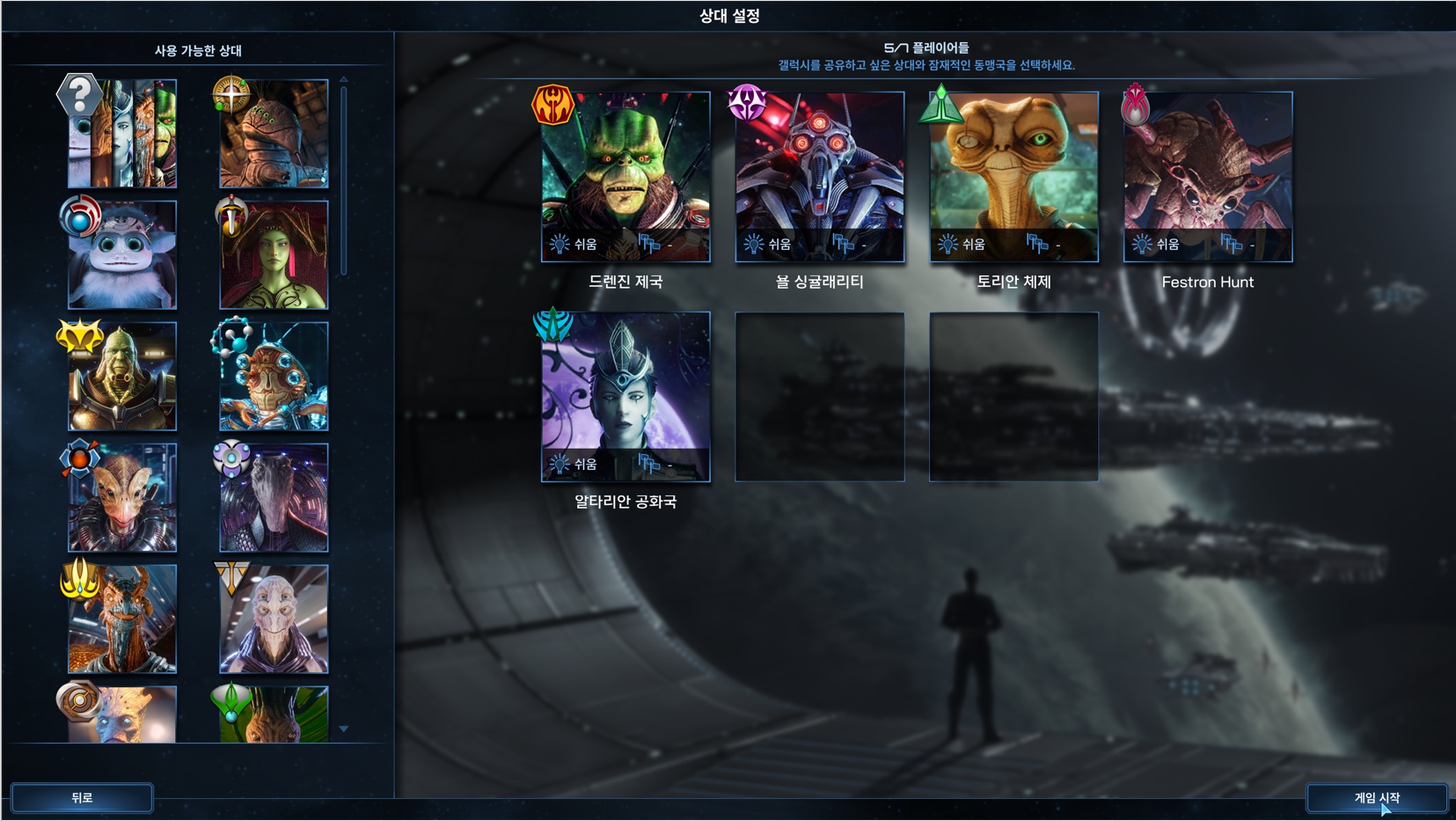Go back with the 뒤로 button

(82, 798)
